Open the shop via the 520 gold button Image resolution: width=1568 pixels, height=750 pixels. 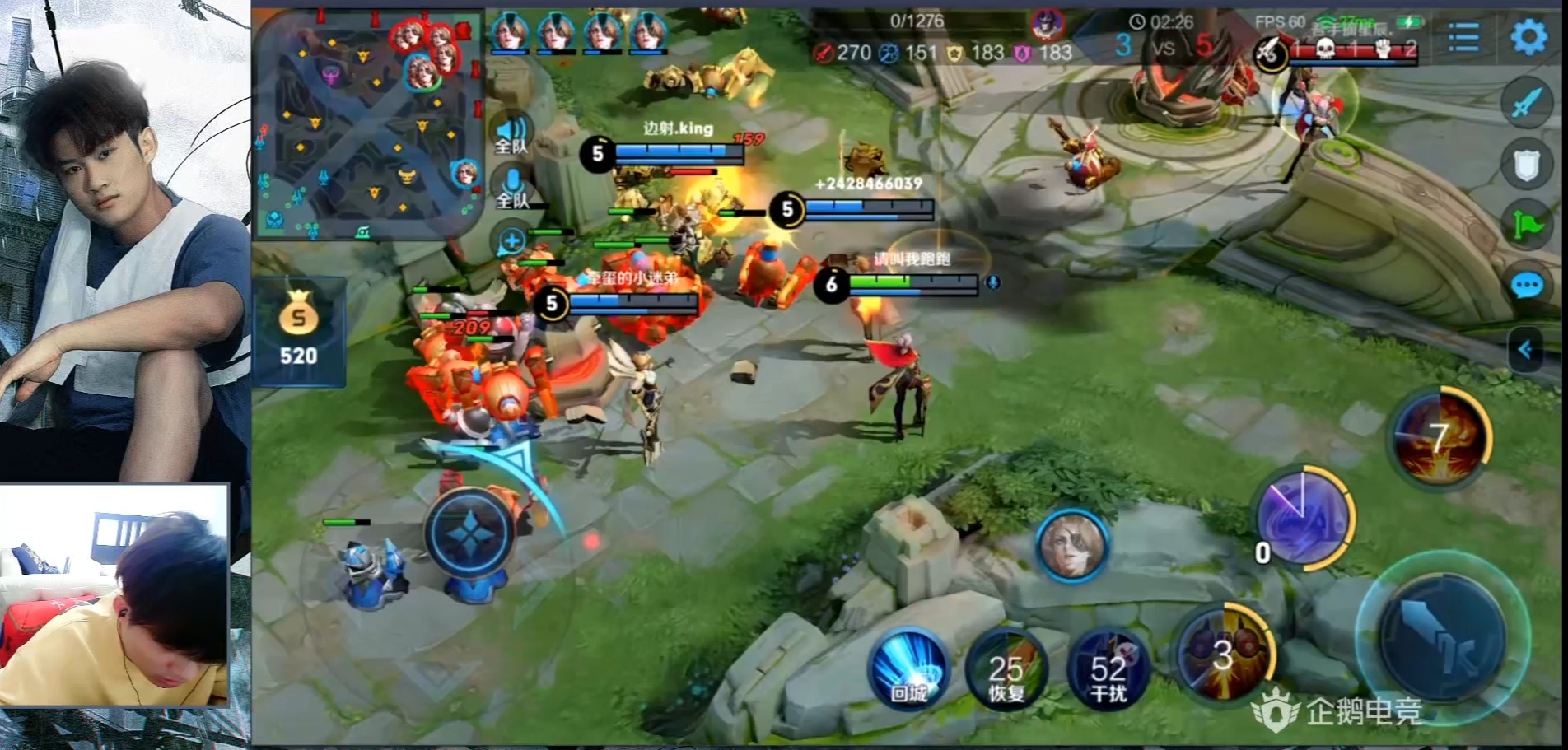coord(298,332)
